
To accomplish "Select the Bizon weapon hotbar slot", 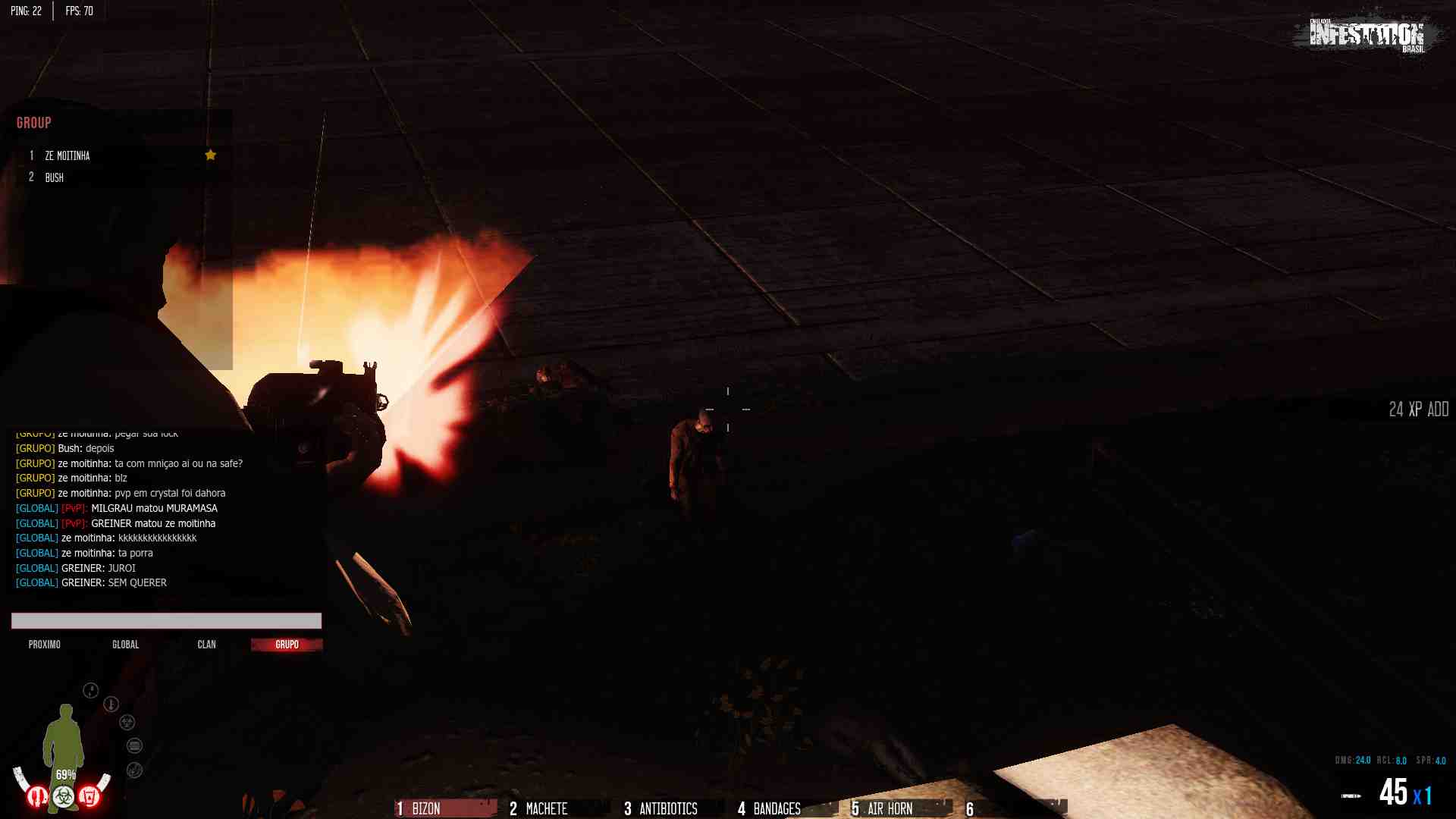I will click(444, 808).
